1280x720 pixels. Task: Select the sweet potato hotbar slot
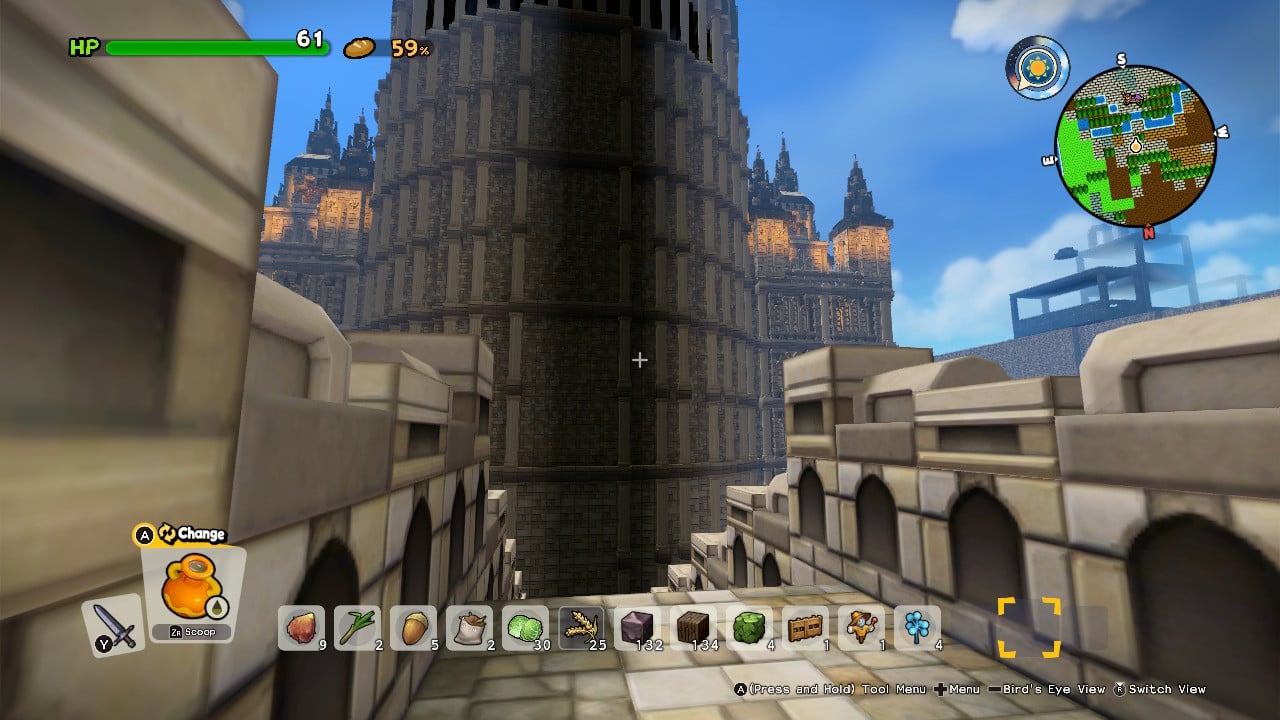coord(301,628)
